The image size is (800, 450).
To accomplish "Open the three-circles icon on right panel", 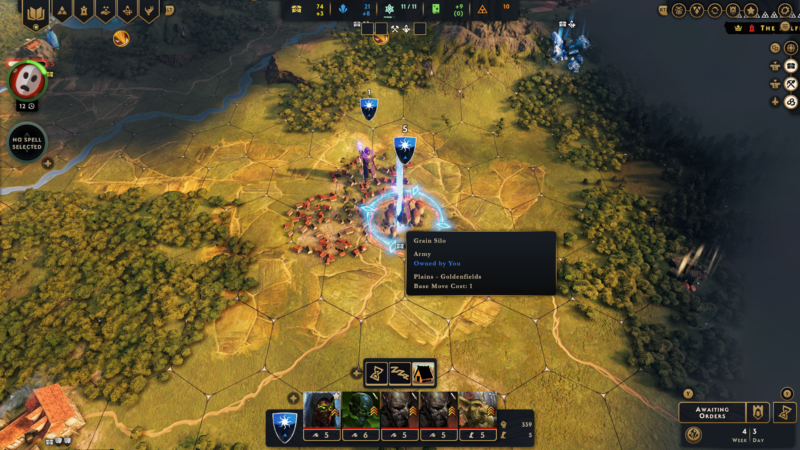I will (x=790, y=101).
